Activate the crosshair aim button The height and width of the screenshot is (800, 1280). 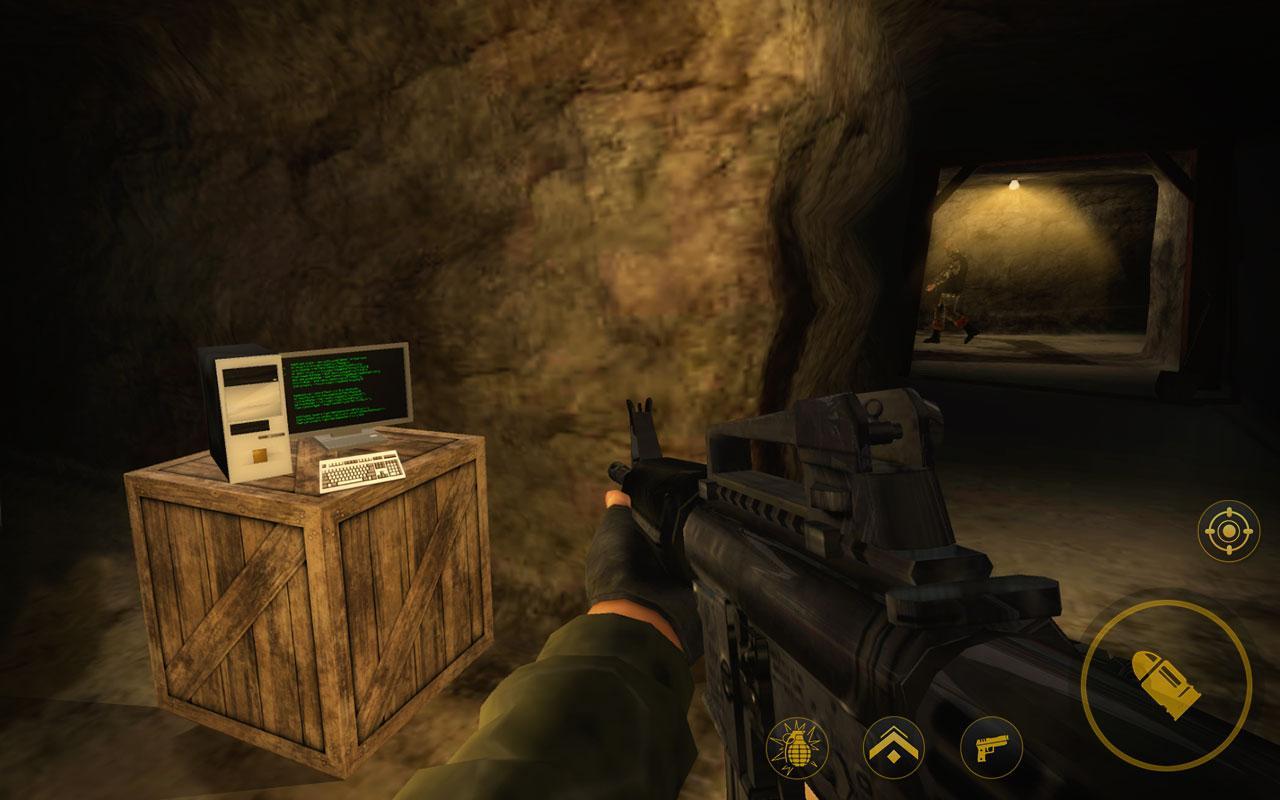pos(1228,530)
